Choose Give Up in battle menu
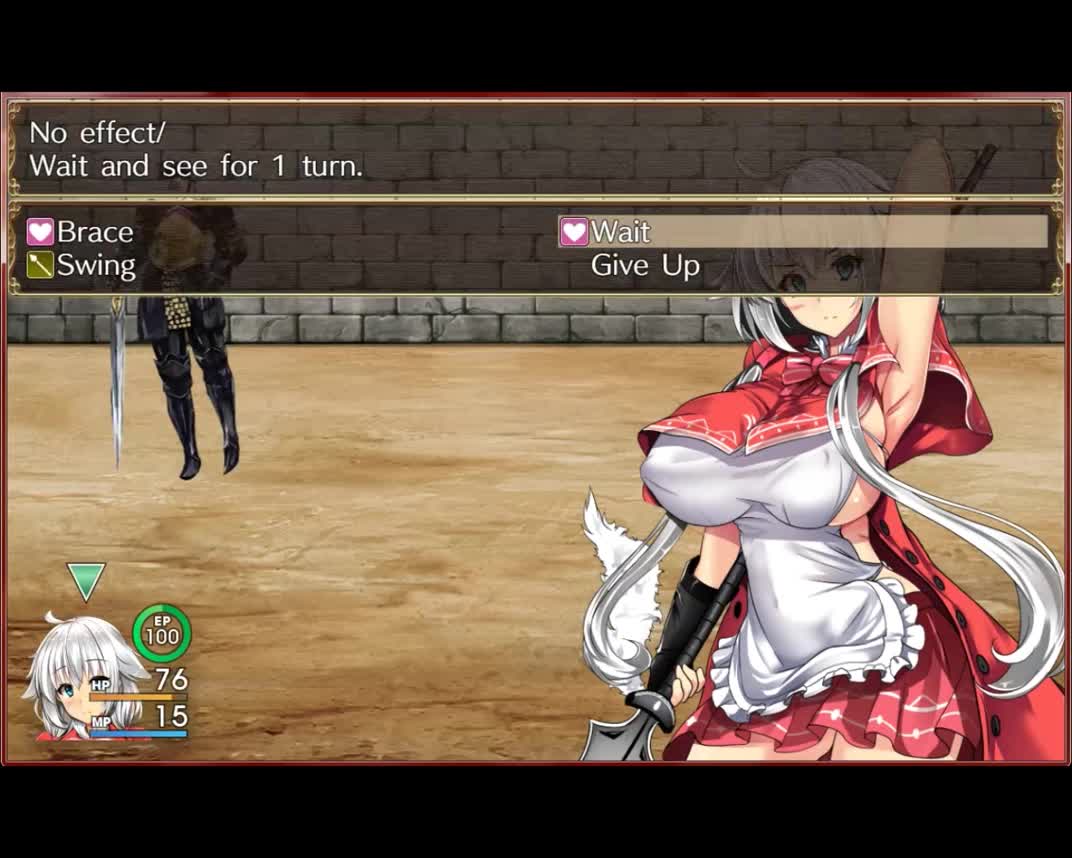 point(645,266)
